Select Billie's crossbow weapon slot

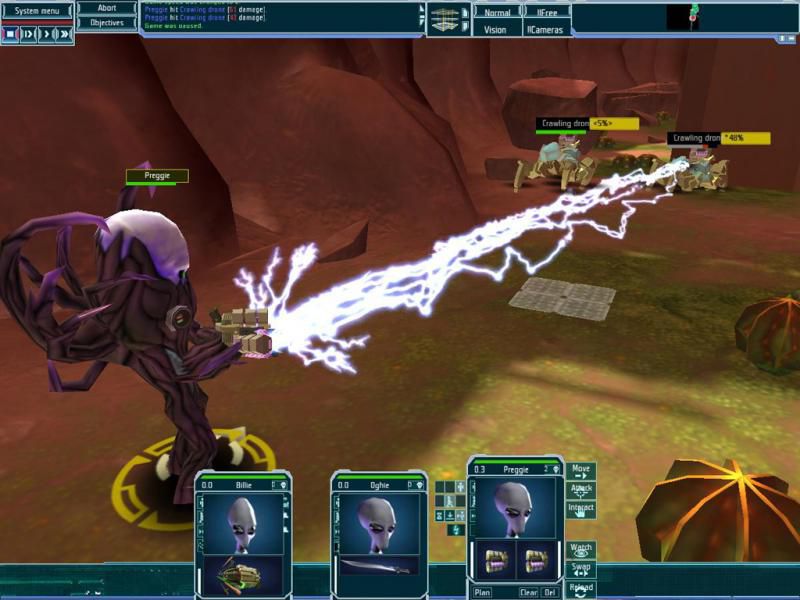pyautogui.click(x=243, y=574)
